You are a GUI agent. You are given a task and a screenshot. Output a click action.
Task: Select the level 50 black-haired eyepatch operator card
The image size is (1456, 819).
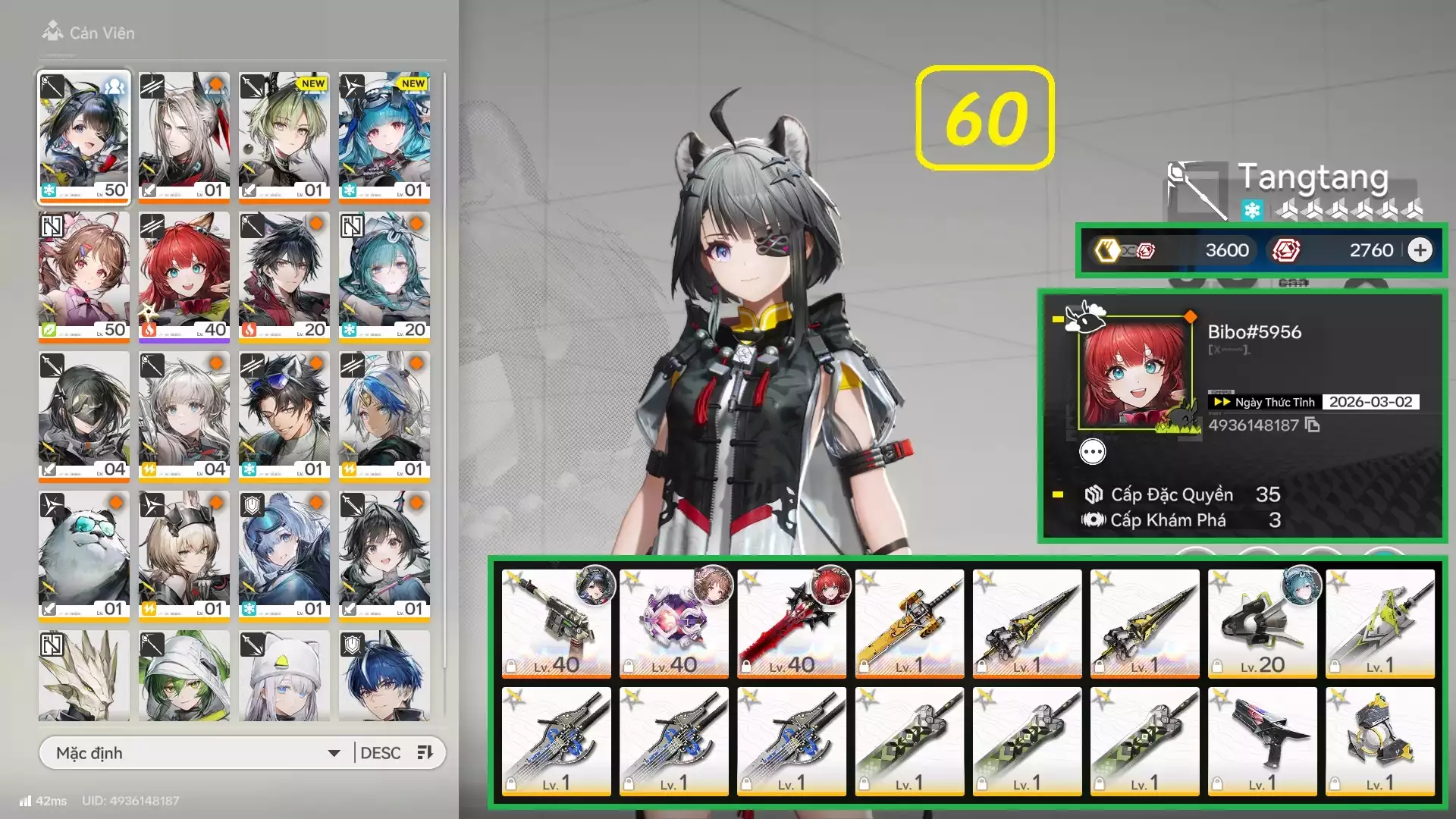click(84, 137)
